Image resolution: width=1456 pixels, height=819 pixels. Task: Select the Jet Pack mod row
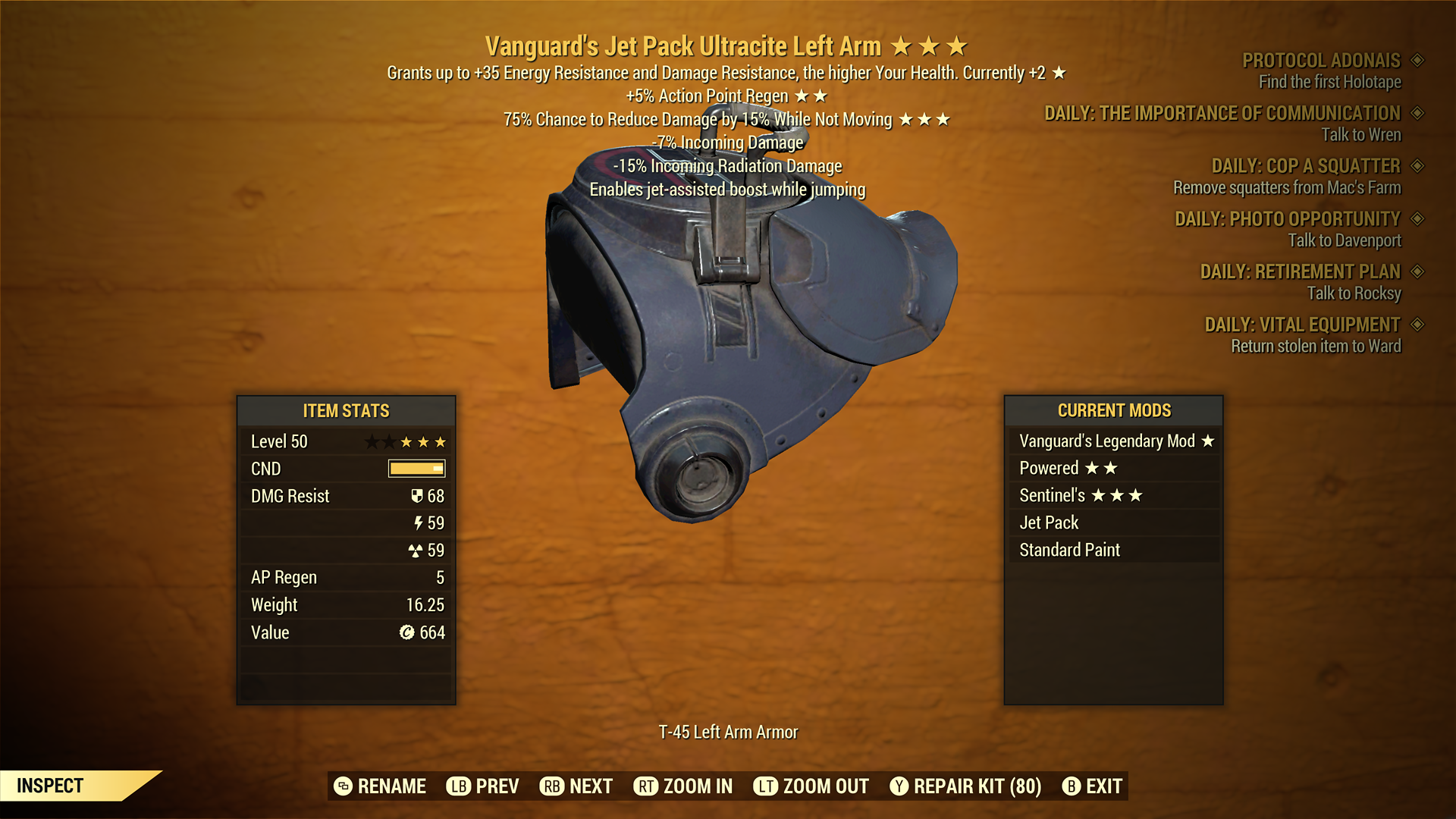click(1113, 523)
